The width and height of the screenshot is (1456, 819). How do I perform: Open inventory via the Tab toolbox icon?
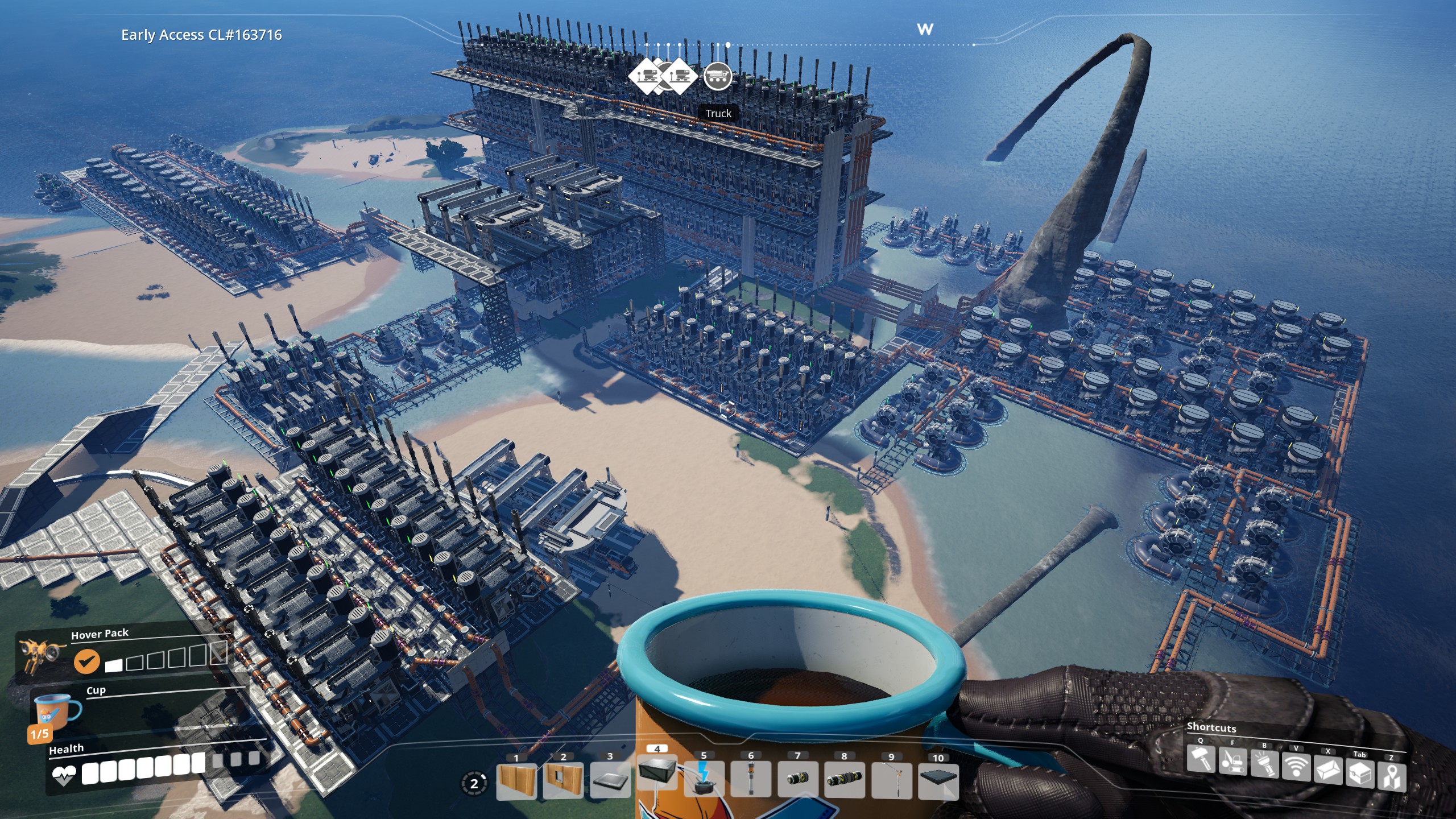click(1360, 771)
